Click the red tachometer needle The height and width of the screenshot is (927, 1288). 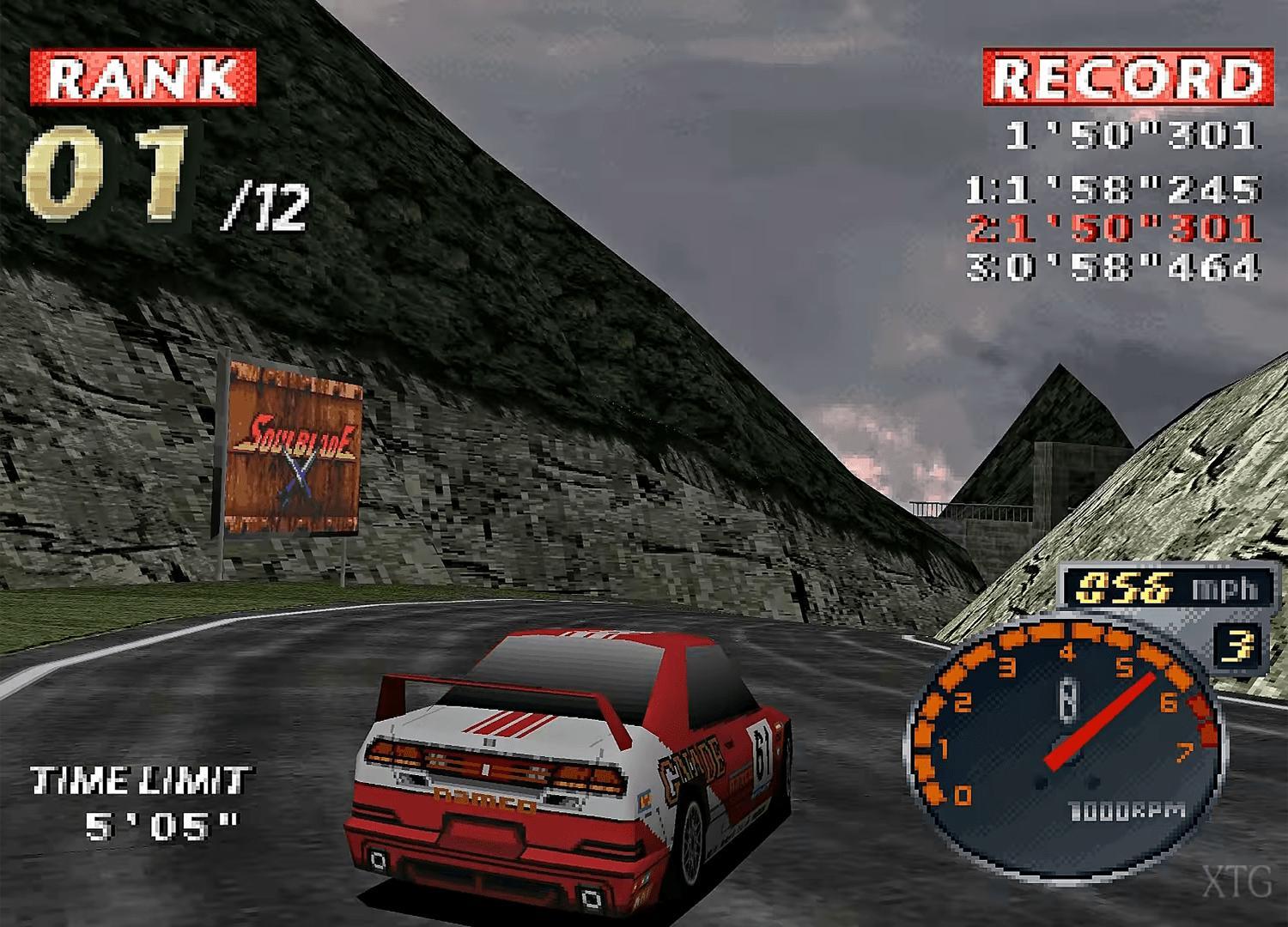1099,721
